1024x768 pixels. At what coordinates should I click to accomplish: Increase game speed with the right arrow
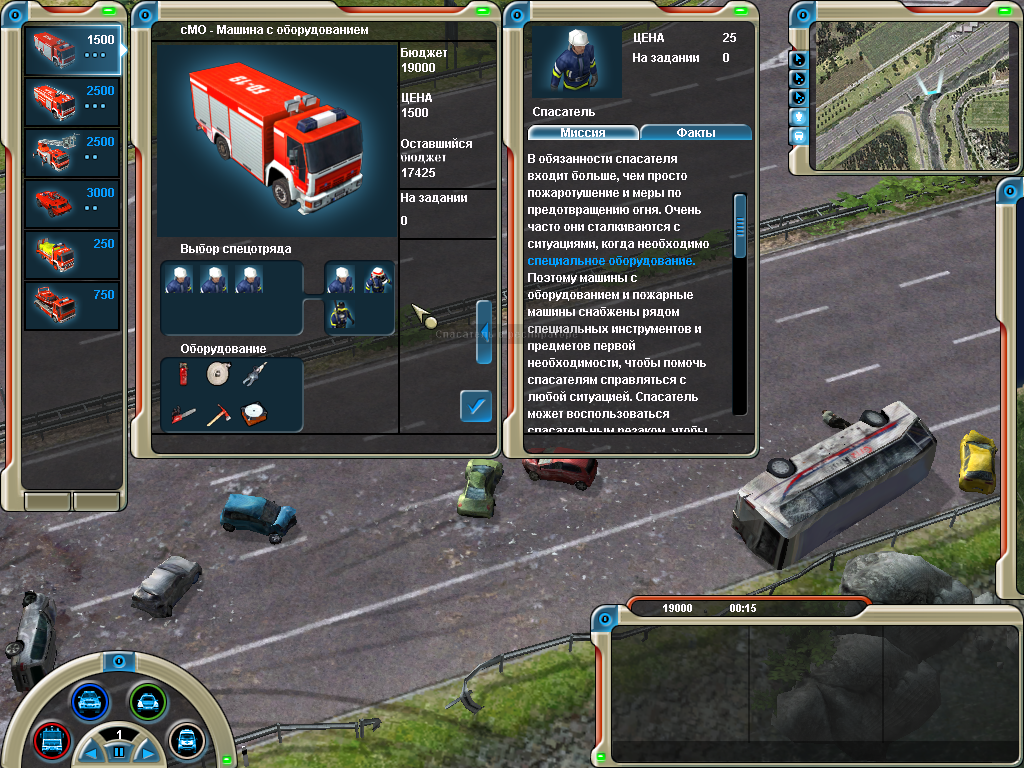[147, 752]
